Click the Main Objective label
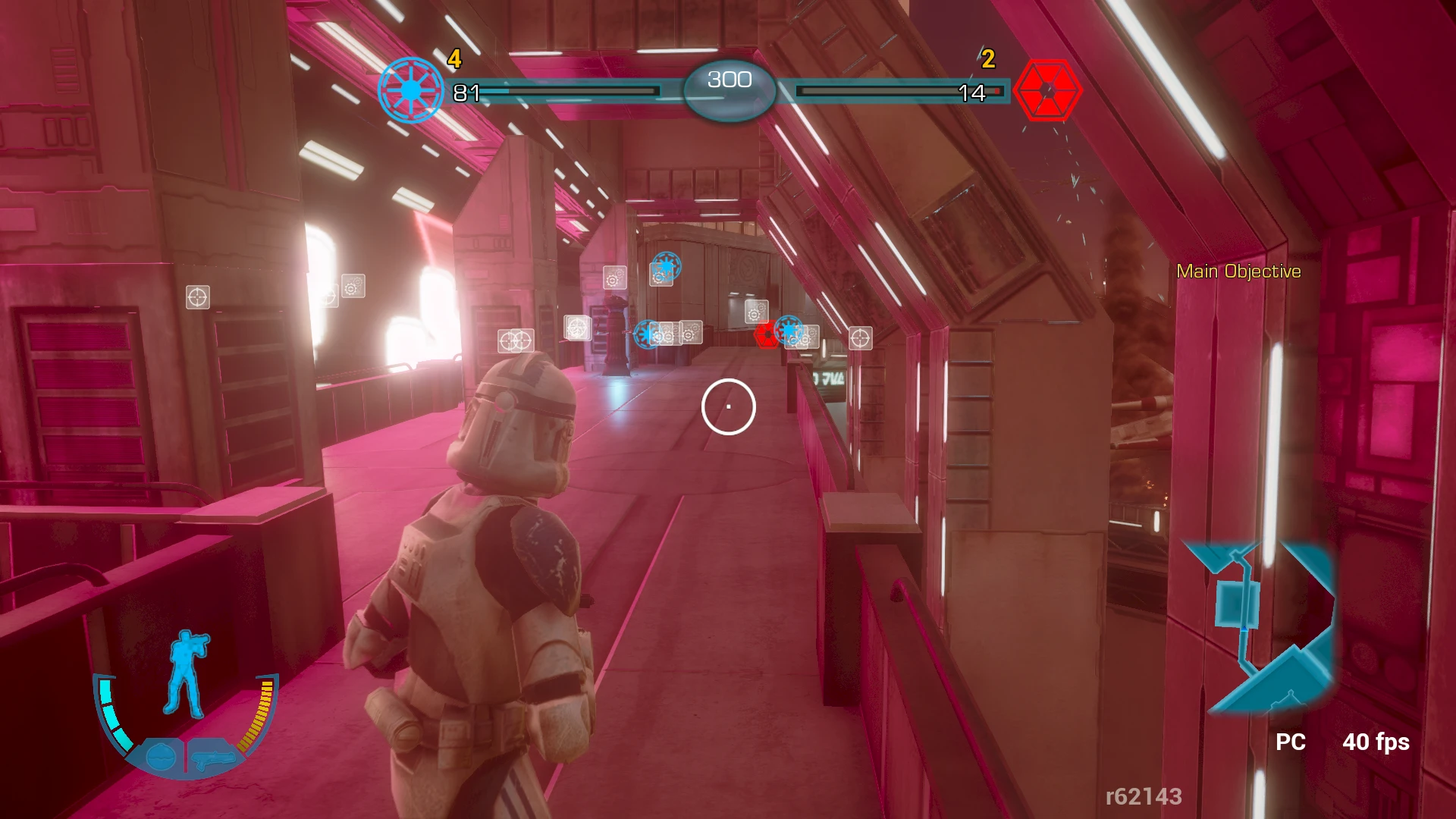Viewport: 1456px width, 819px height. (x=1237, y=269)
